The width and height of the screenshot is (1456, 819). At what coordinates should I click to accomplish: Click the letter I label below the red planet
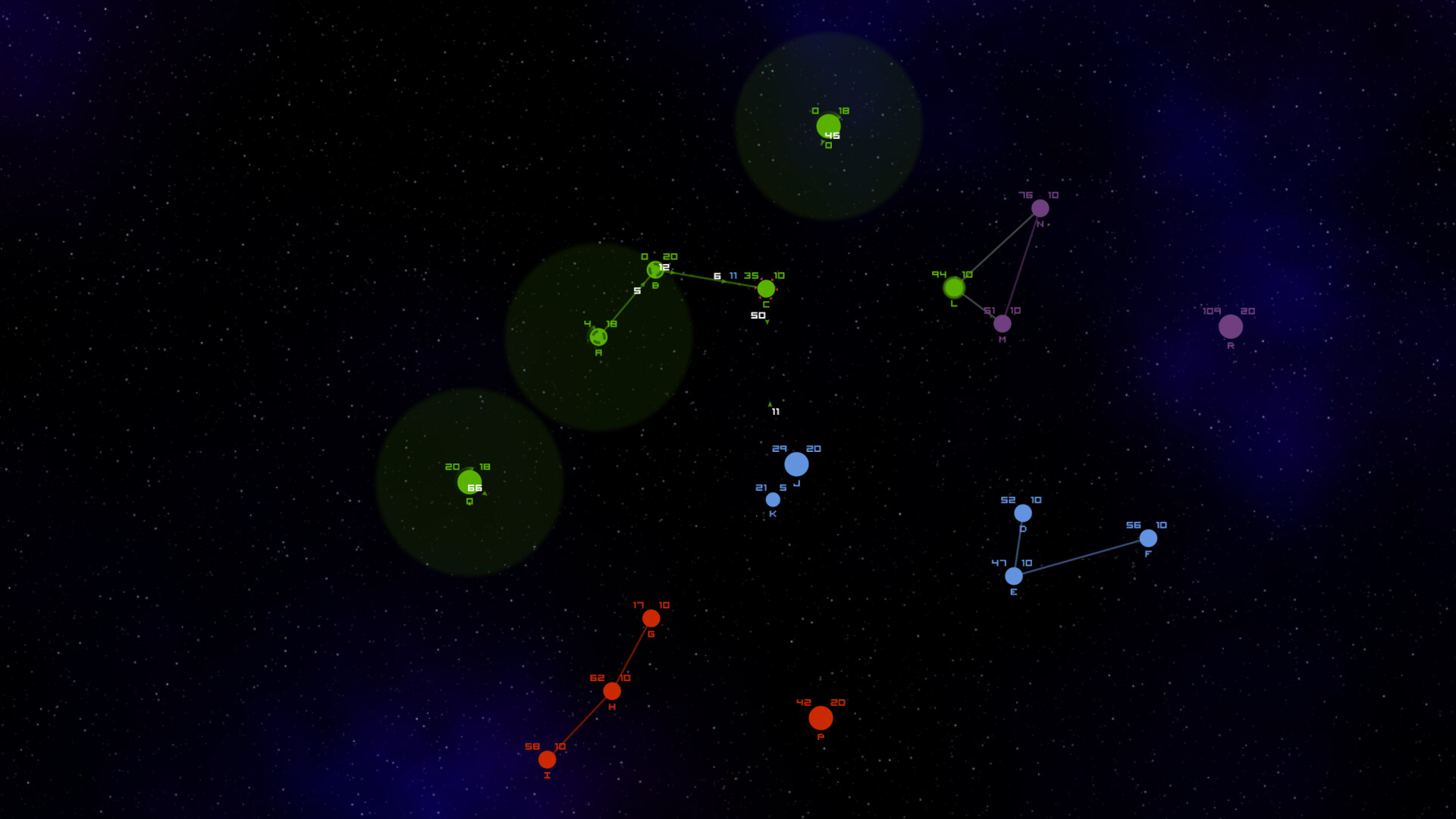click(546, 775)
